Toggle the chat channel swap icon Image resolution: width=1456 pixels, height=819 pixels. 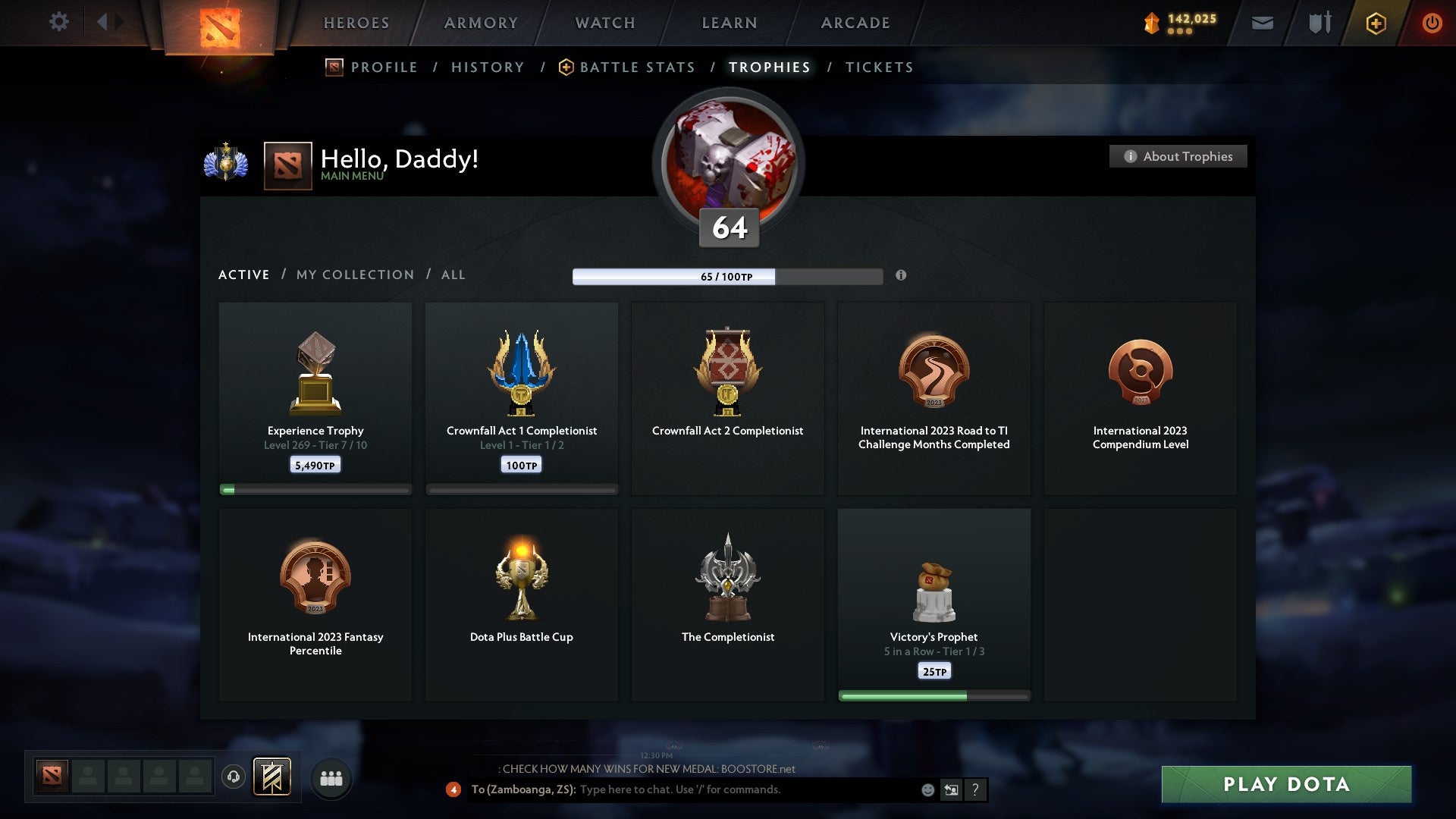pos(950,790)
